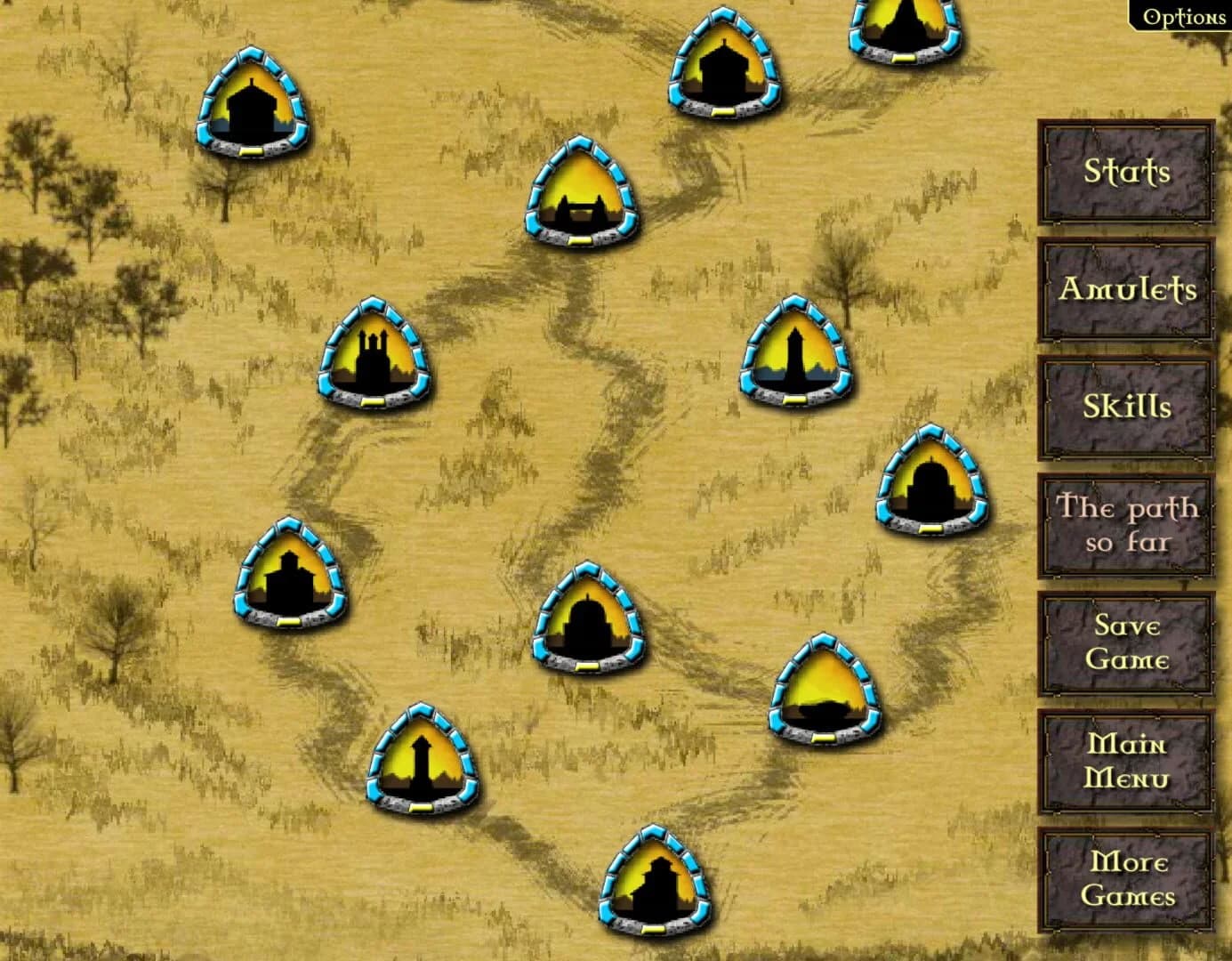Viewport: 1232px width, 961px height.
Task: Select the barn level medallion near the top-left
Action: coord(254,102)
